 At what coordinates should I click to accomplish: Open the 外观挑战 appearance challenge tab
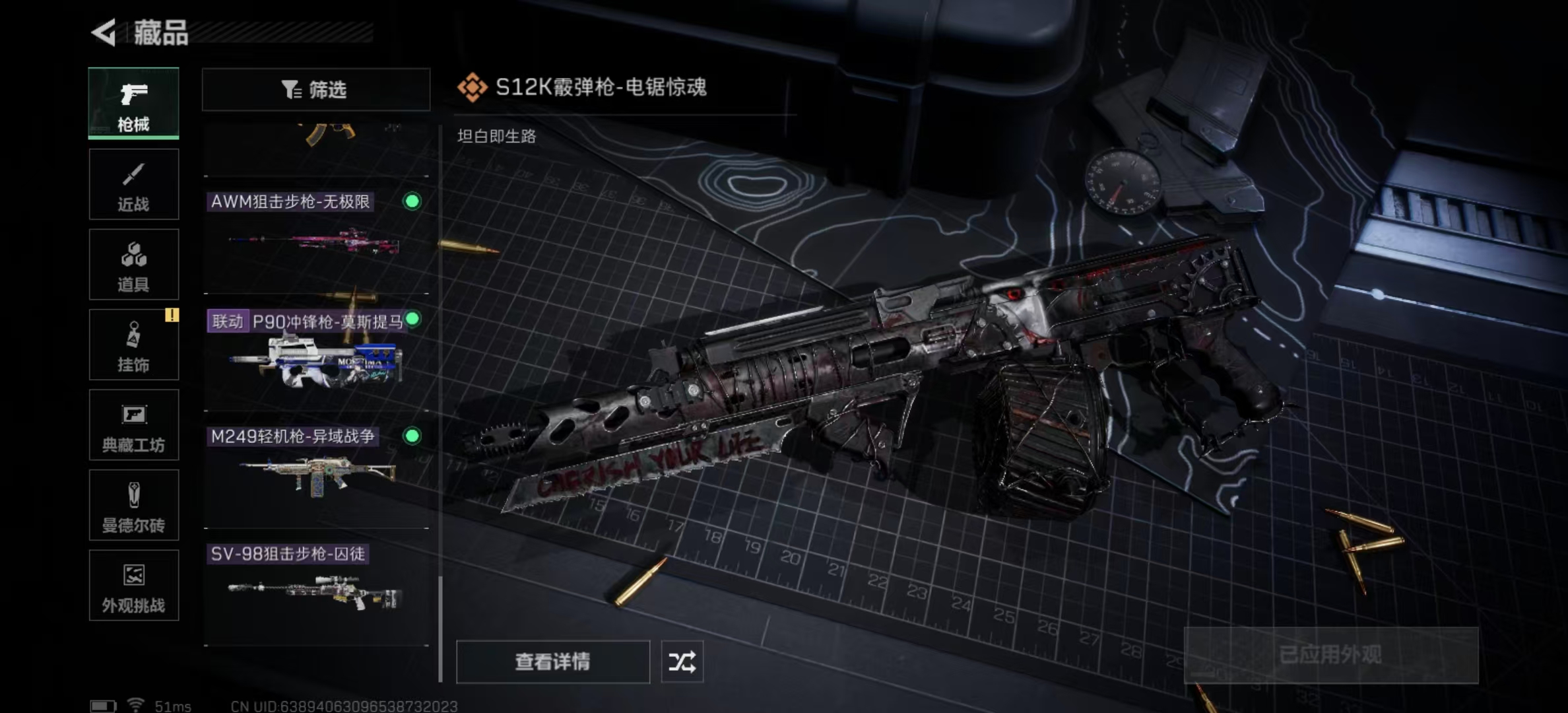(x=133, y=586)
